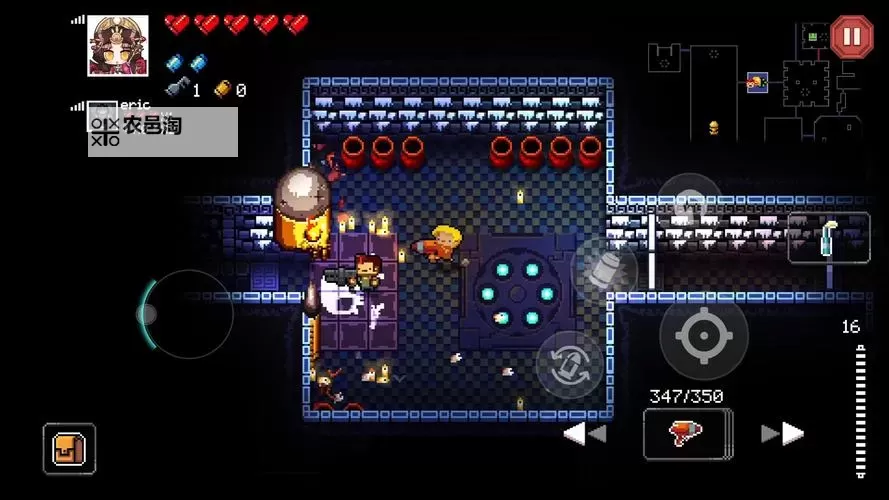Click the 农邑淘 watermark overlay
This screenshot has width=889, height=500.
162,131
